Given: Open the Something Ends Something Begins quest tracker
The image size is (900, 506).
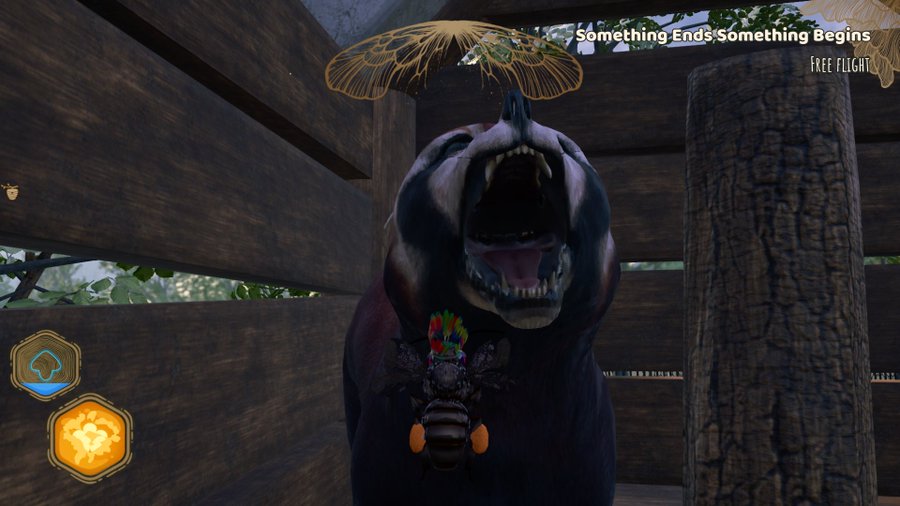Looking at the screenshot, I should 722,35.
